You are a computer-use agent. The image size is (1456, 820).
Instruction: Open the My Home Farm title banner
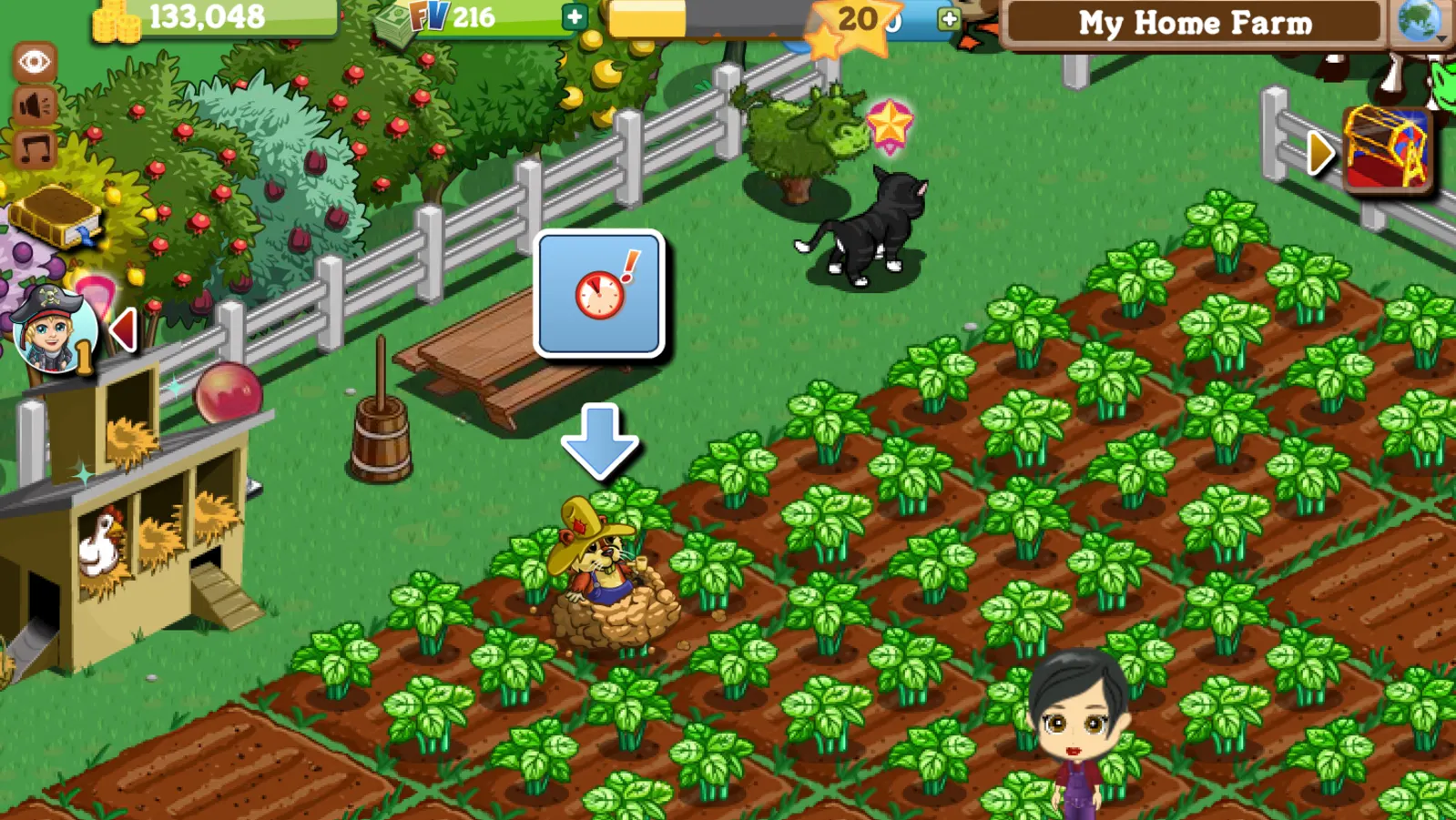[x=1195, y=23]
